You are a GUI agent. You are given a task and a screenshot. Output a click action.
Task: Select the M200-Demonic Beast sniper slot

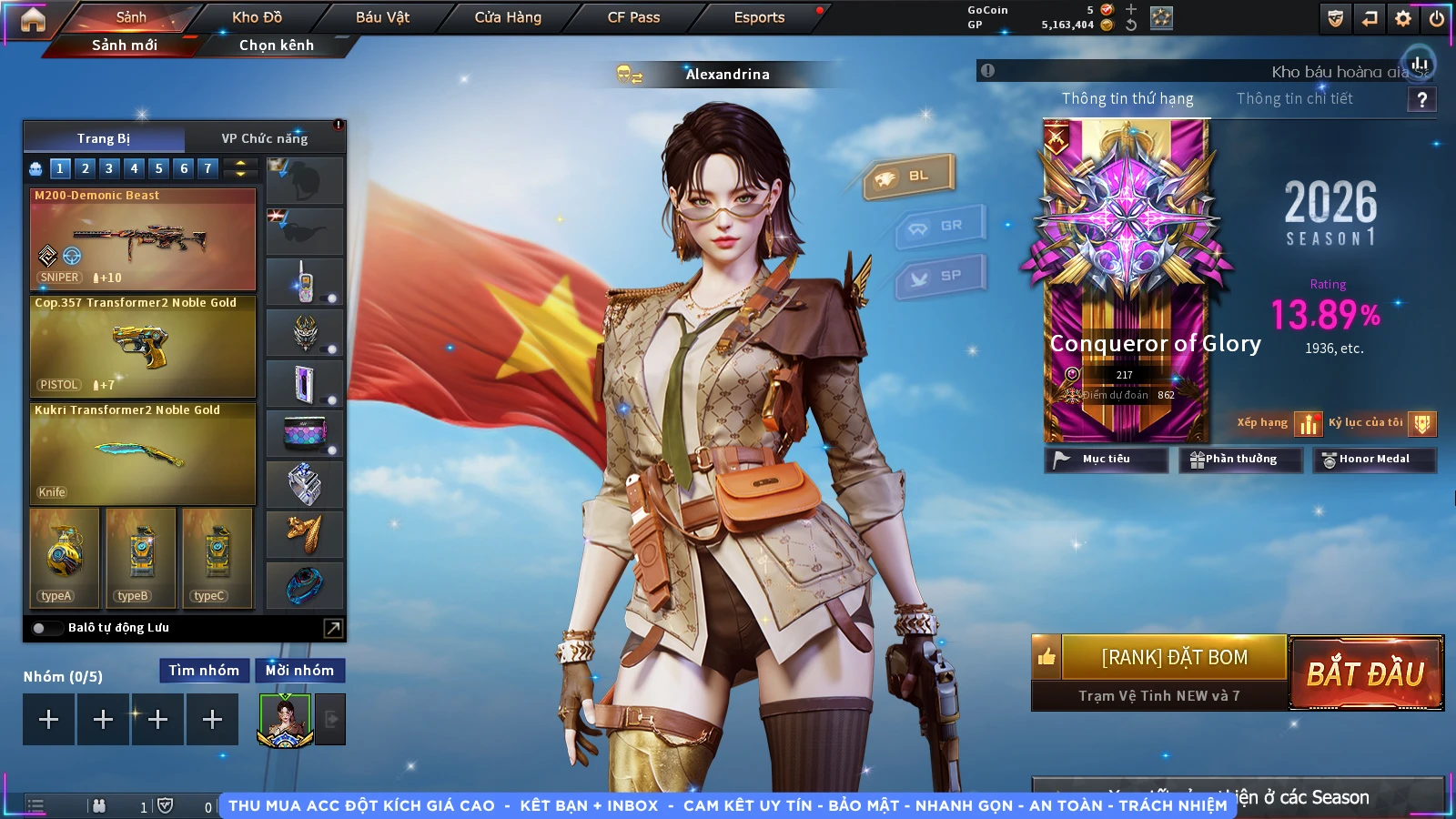click(x=143, y=239)
